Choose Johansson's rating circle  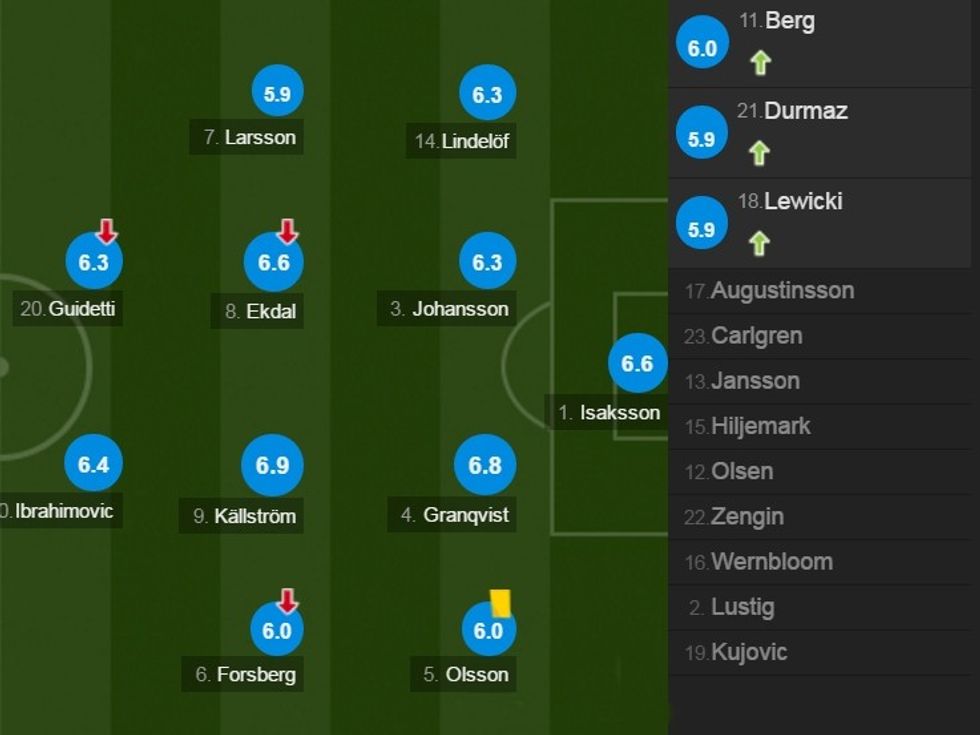tap(487, 263)
